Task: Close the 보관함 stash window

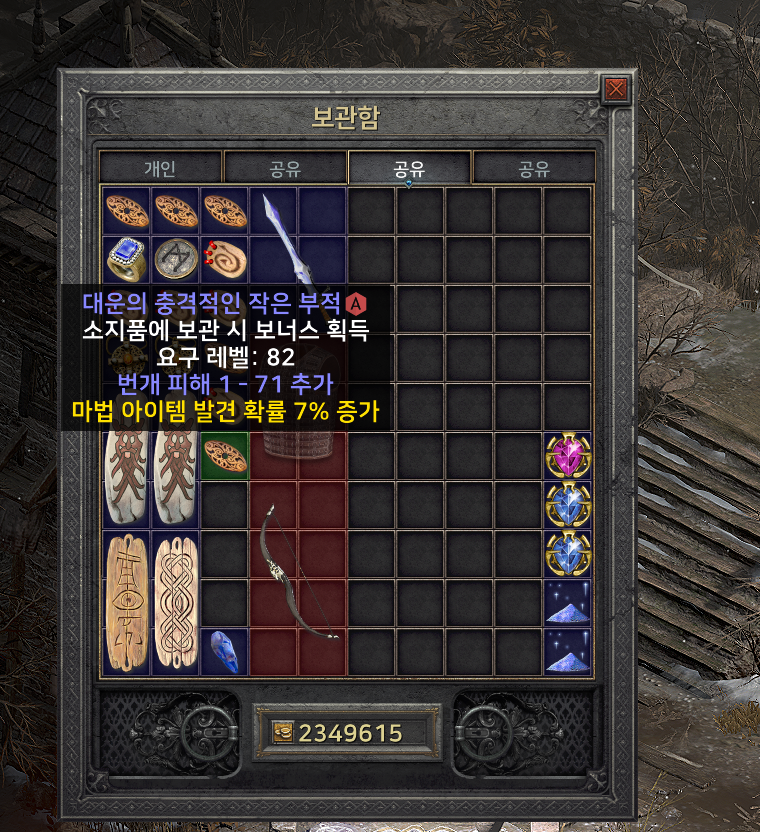Action: [x=616, y=90]
